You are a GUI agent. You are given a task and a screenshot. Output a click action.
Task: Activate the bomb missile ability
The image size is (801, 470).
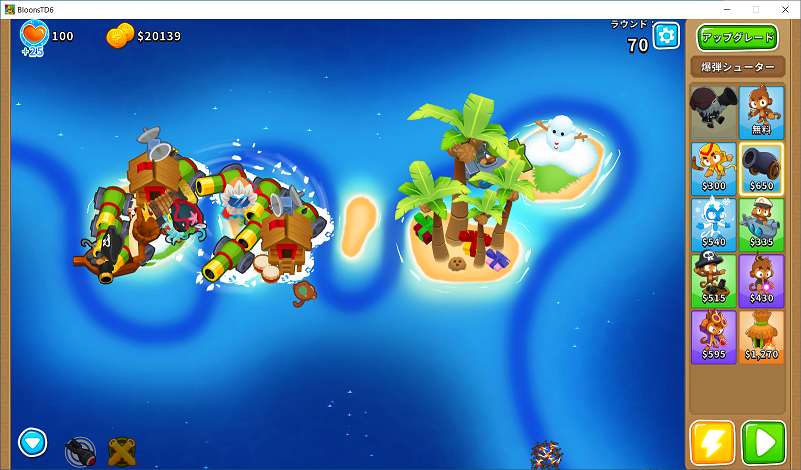[x=80, y=451]
